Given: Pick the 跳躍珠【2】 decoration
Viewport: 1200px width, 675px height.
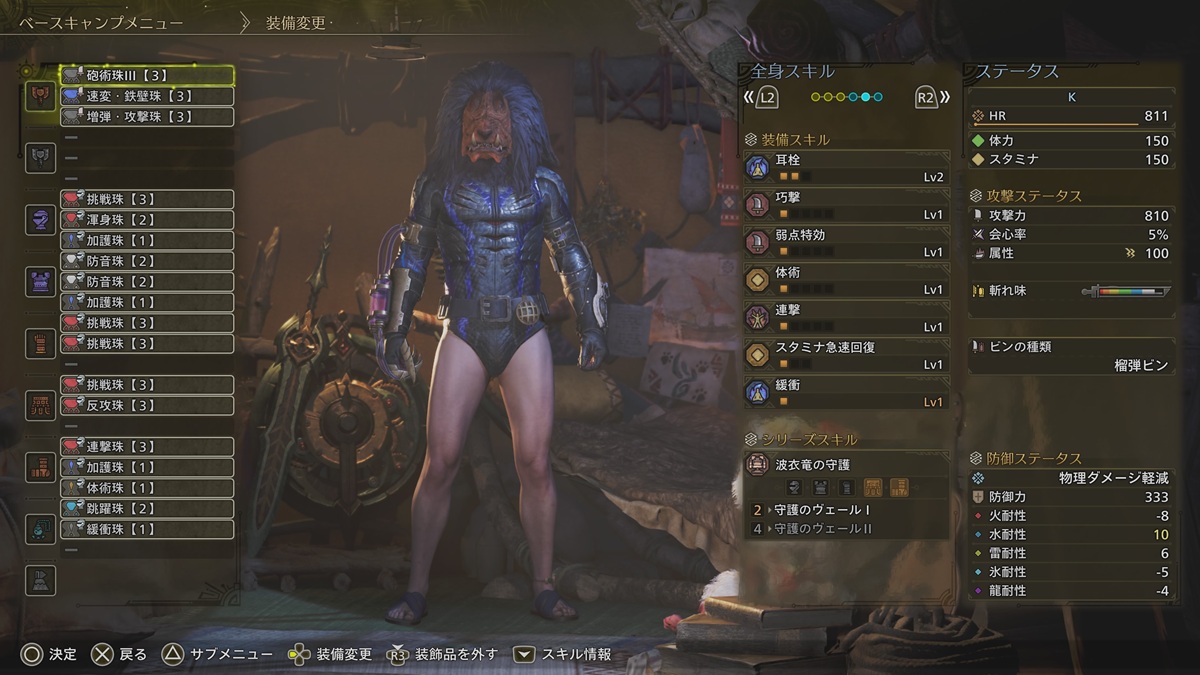Looking at the screenshot, I should (x=147, y=509).
